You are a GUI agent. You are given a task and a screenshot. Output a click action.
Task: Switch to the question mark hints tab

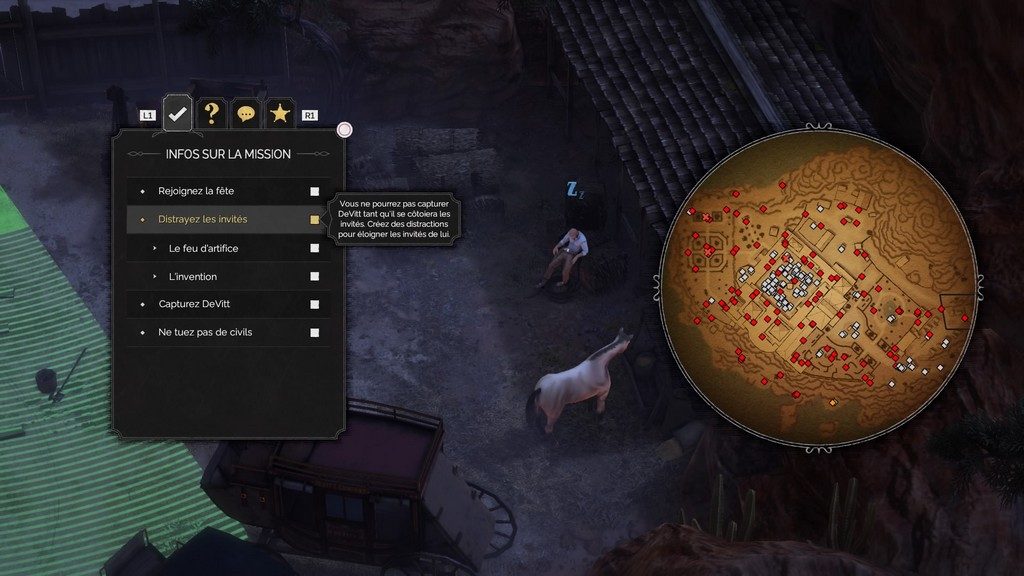pyautogui.click(x=212, y=114)
